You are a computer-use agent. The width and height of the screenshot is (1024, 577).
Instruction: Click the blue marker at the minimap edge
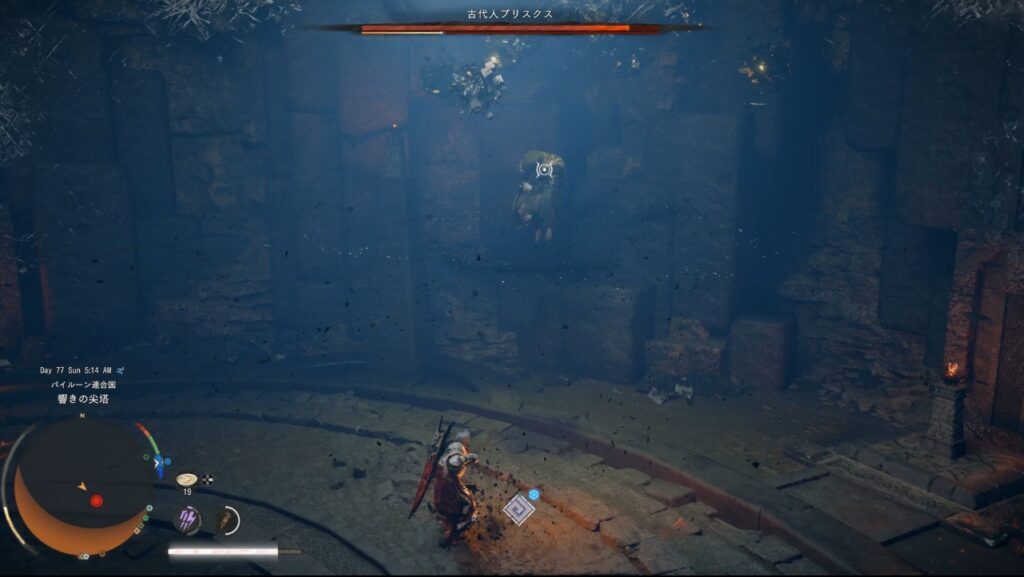pos(158,464)
